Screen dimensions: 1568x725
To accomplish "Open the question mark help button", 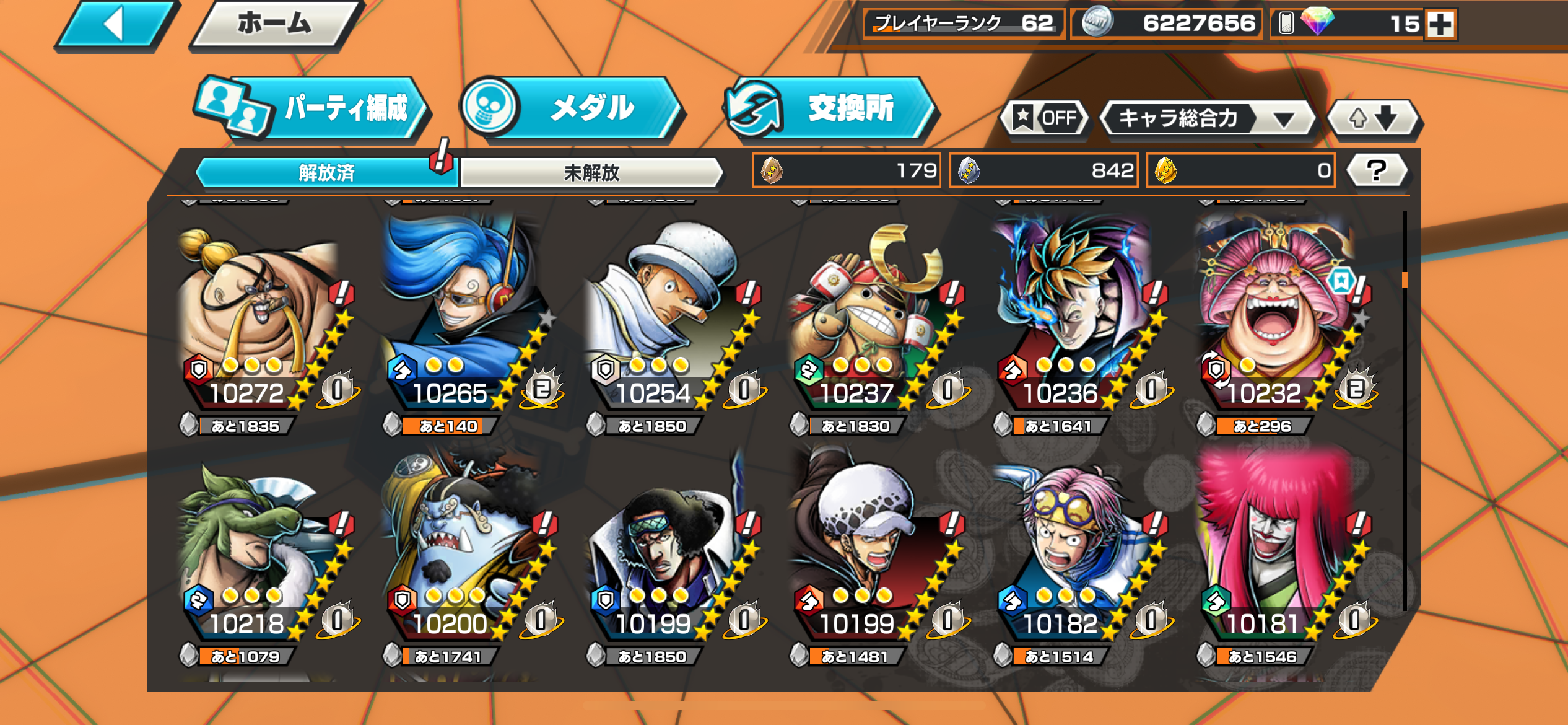I will [1377, 170].
